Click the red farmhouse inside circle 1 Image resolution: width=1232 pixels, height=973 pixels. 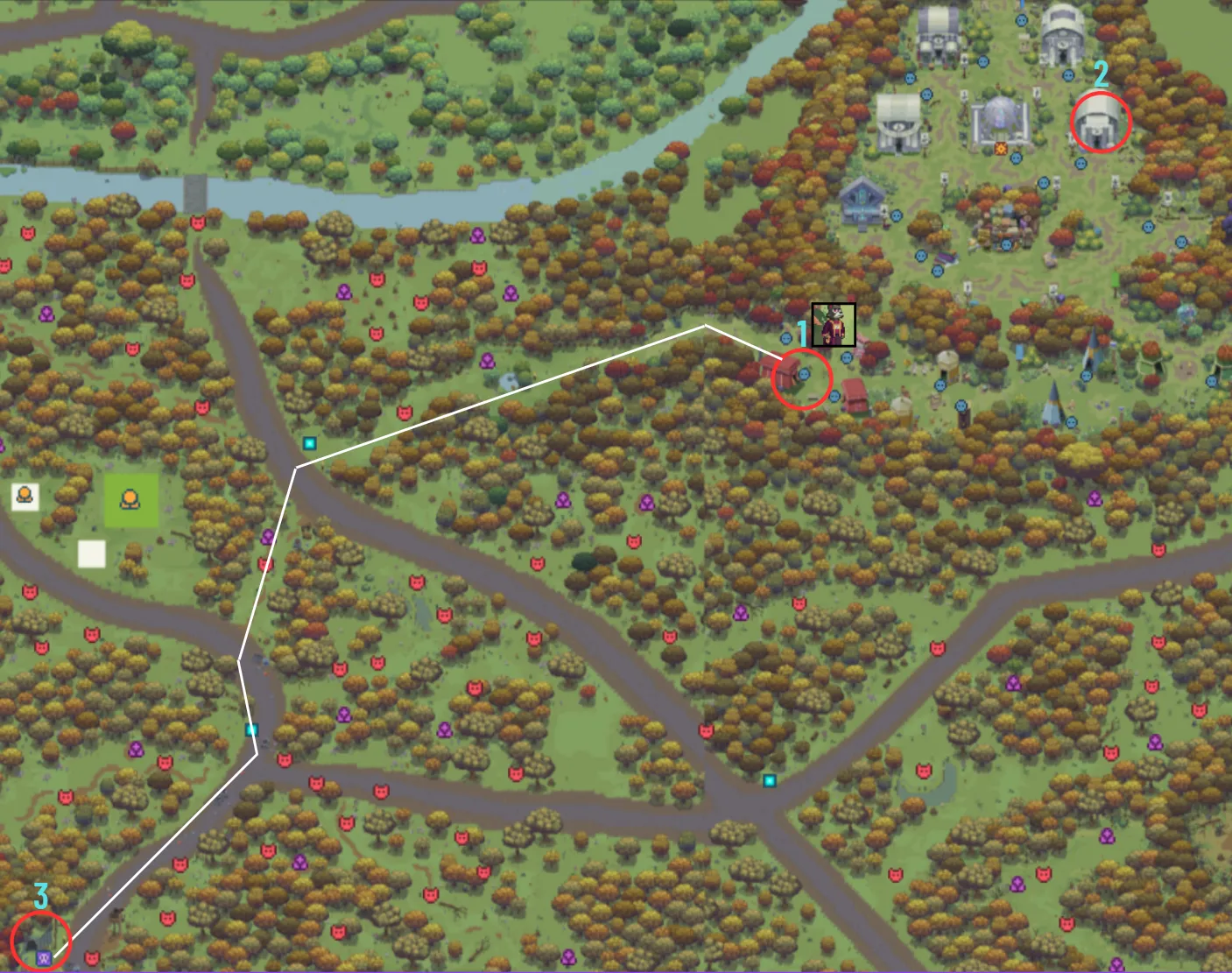(x=785, y=372)
